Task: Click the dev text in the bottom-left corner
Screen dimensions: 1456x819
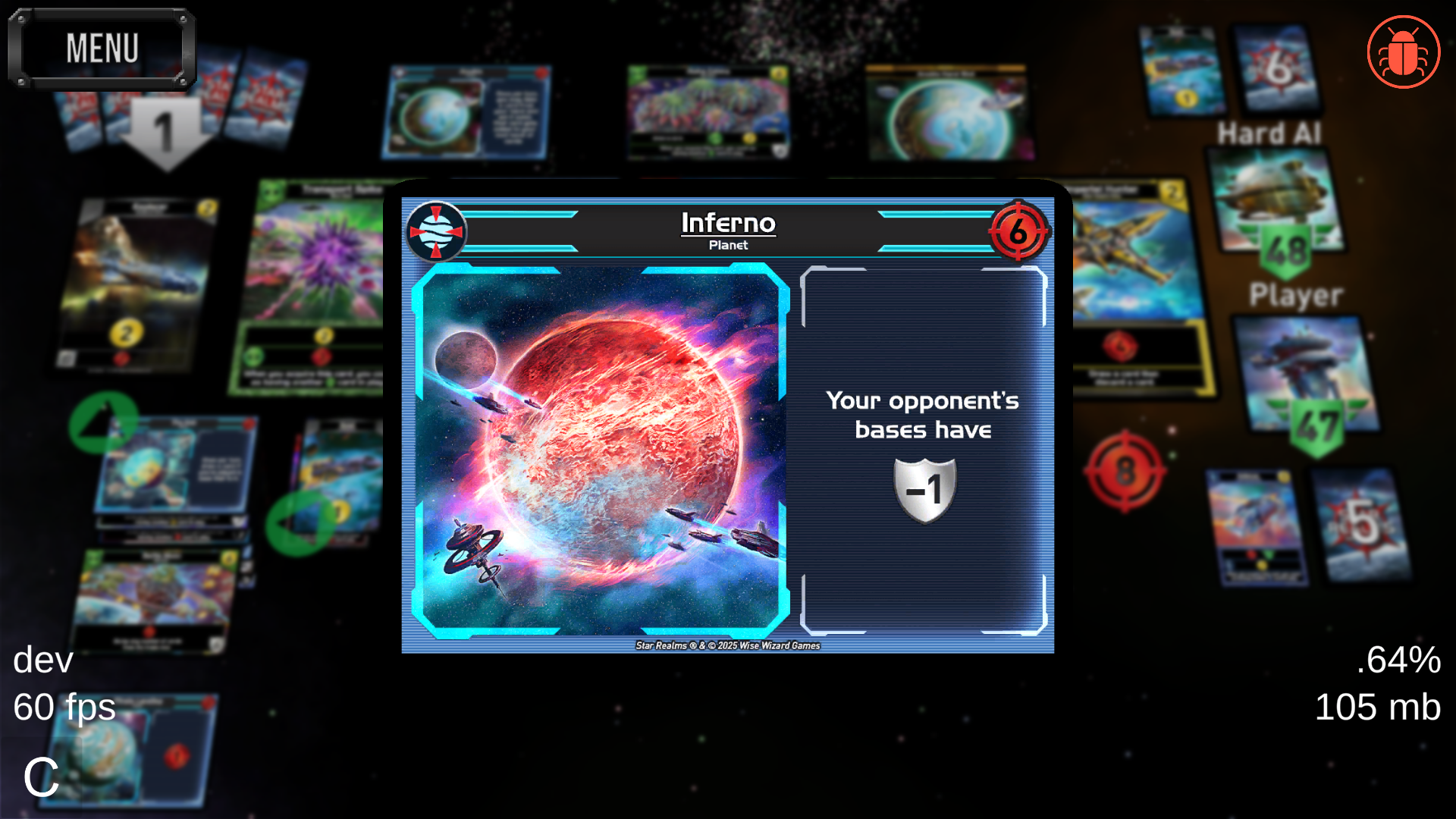Action: [x=42, y=661]
